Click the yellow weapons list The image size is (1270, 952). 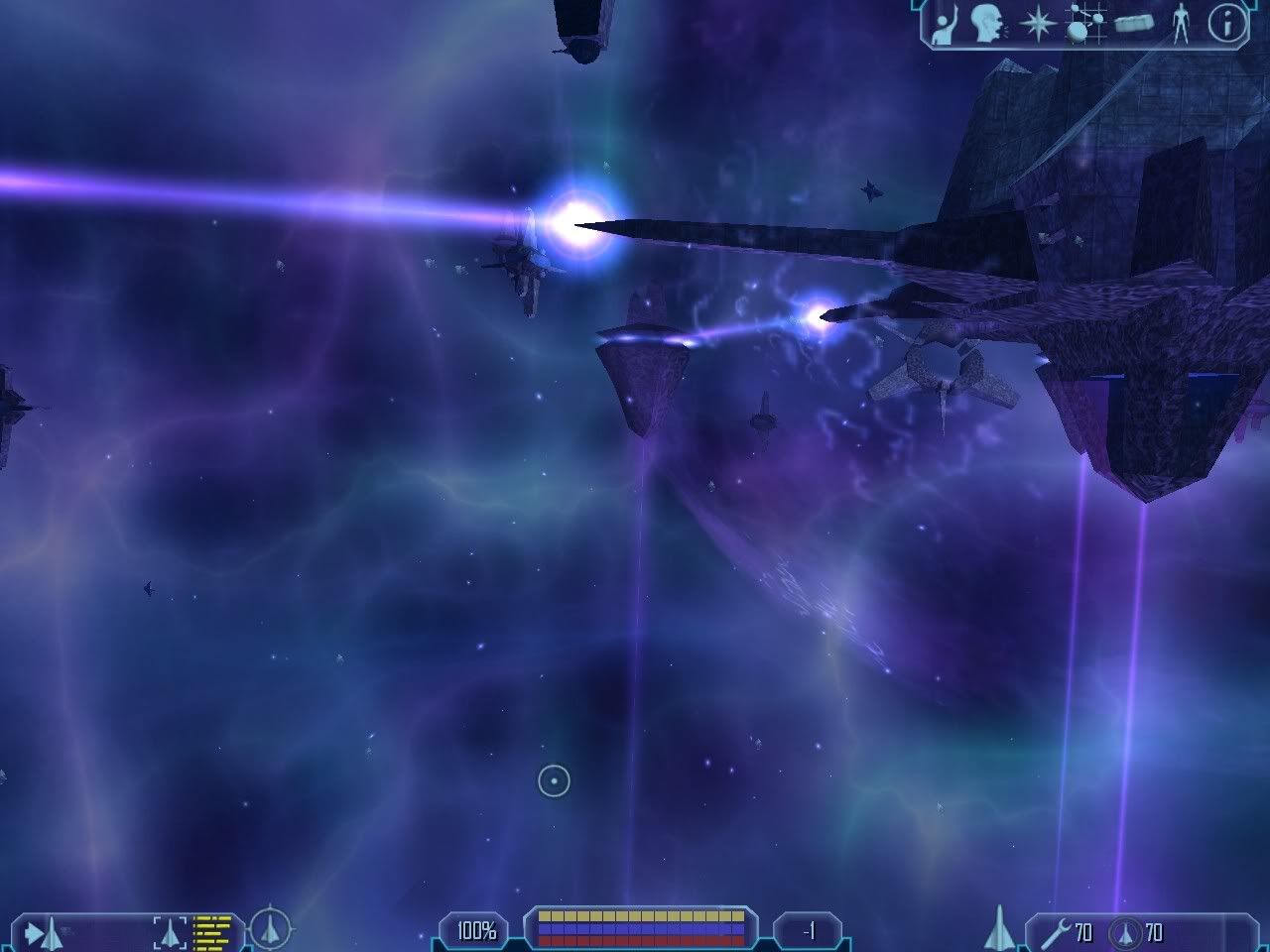pos(211,932)
